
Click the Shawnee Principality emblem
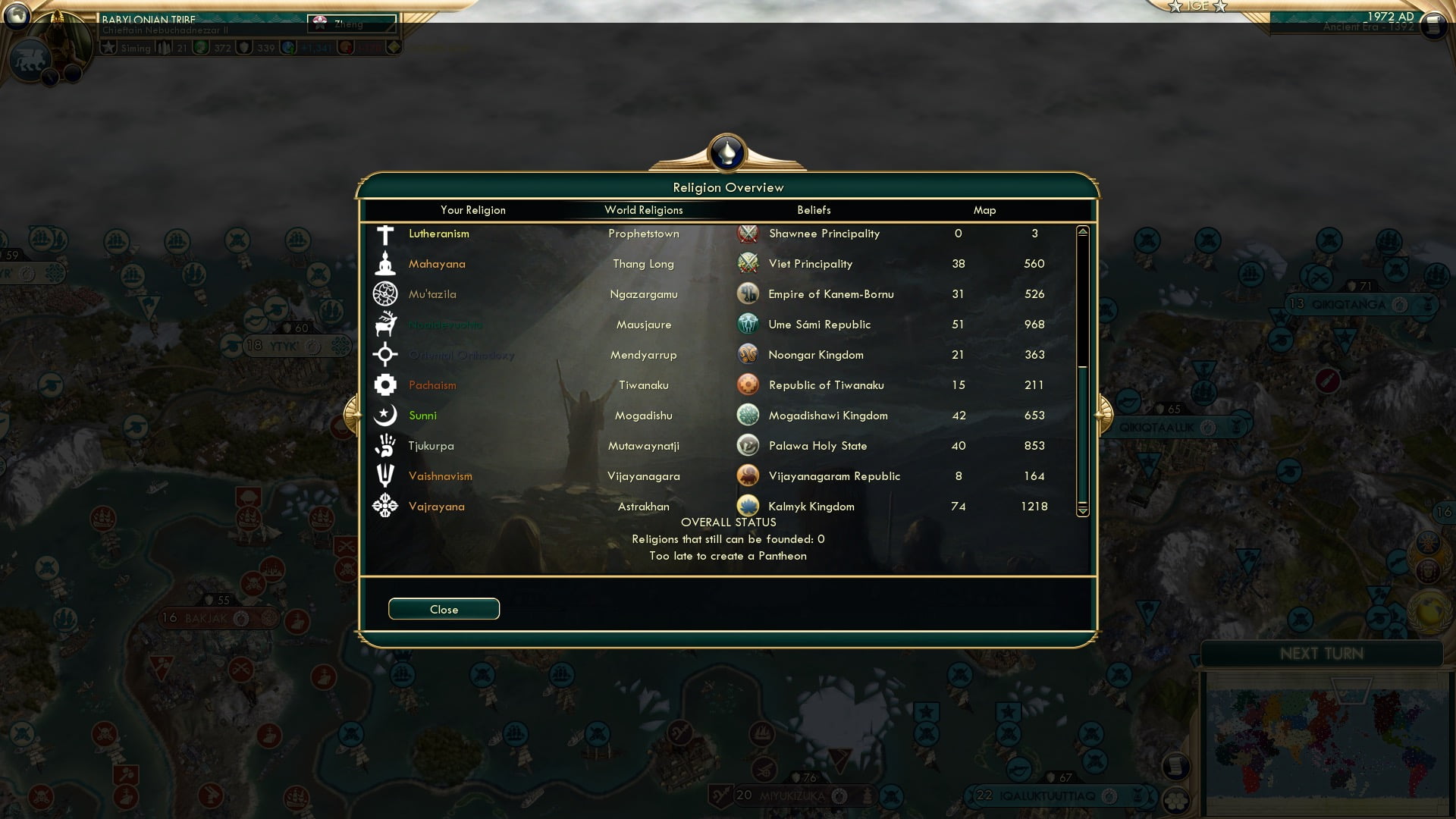[748, 234]
